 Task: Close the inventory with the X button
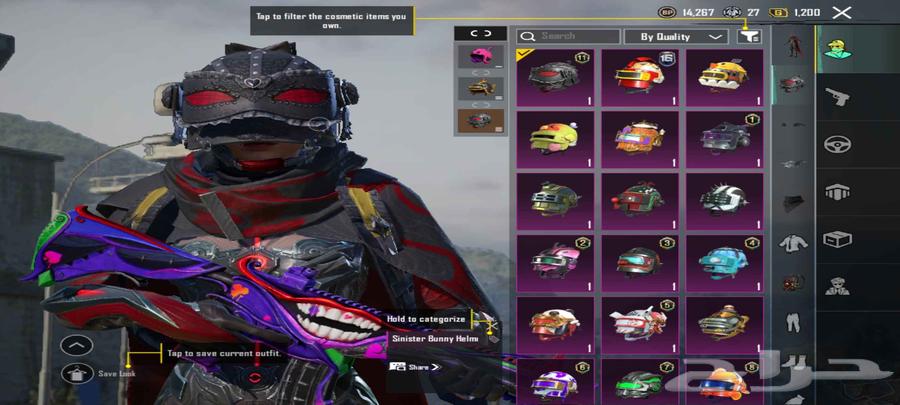click(x=843, y=12)
